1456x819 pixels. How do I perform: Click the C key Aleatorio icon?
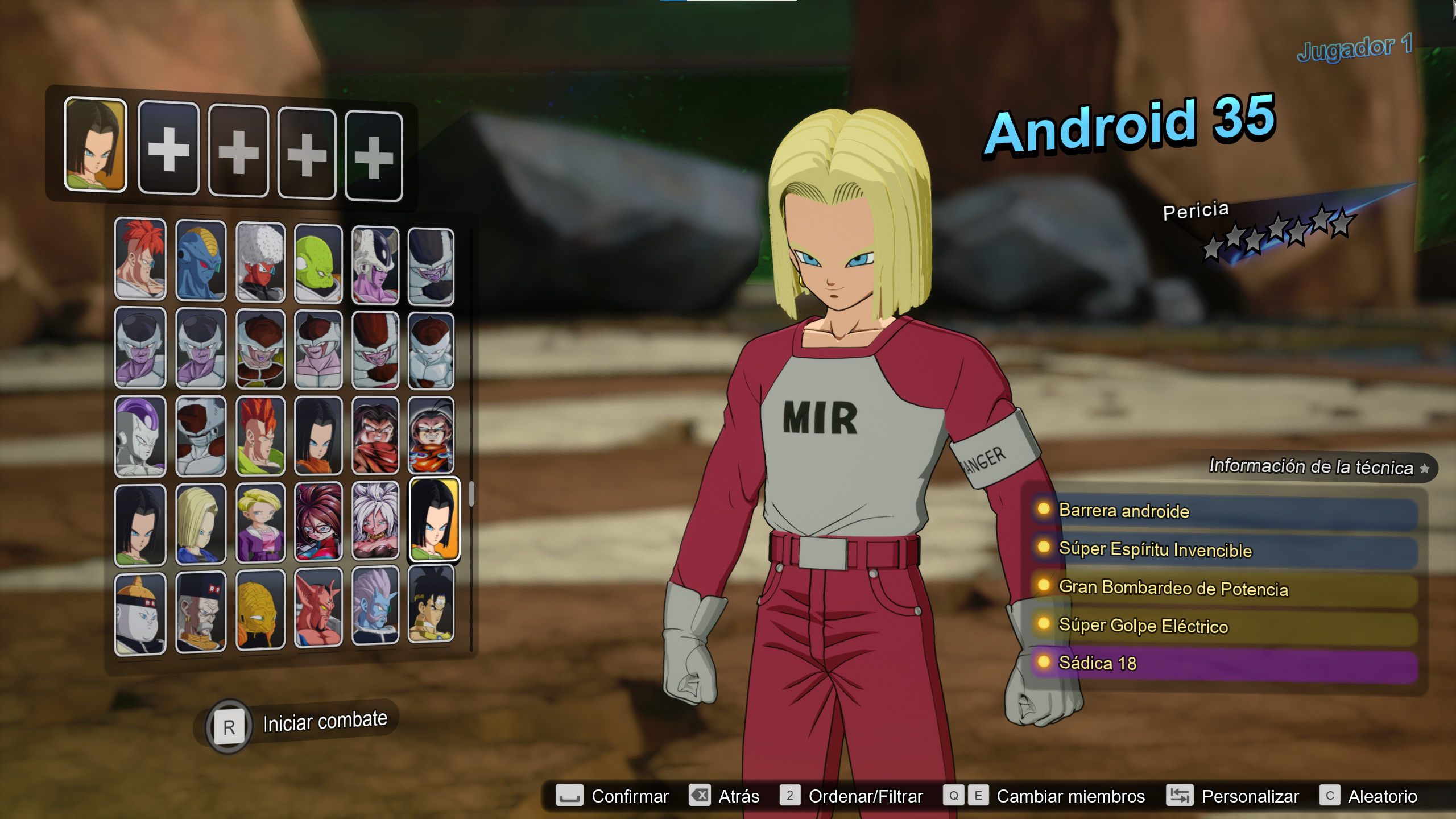1331,796
